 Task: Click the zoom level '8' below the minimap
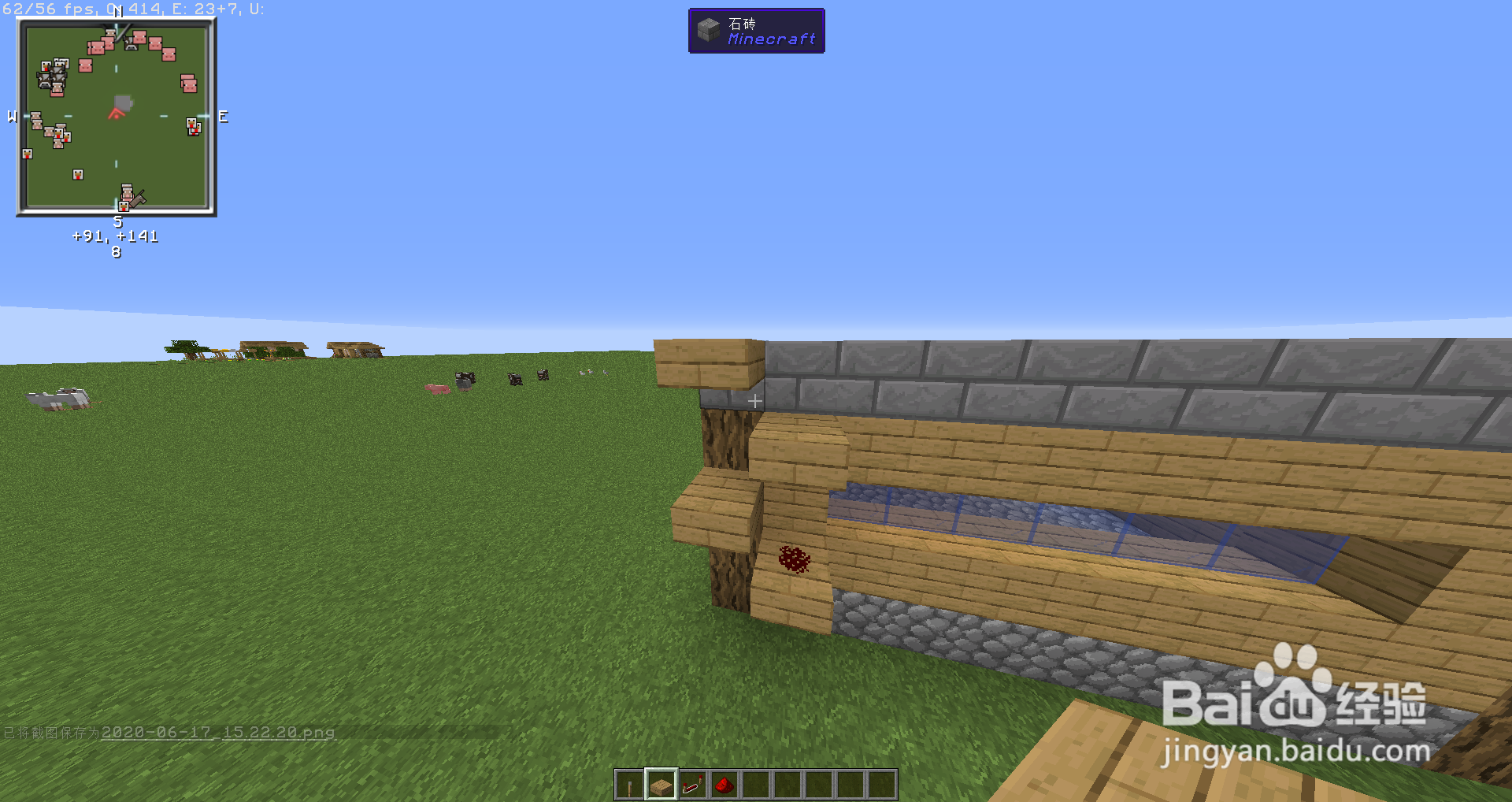(115, 252)
